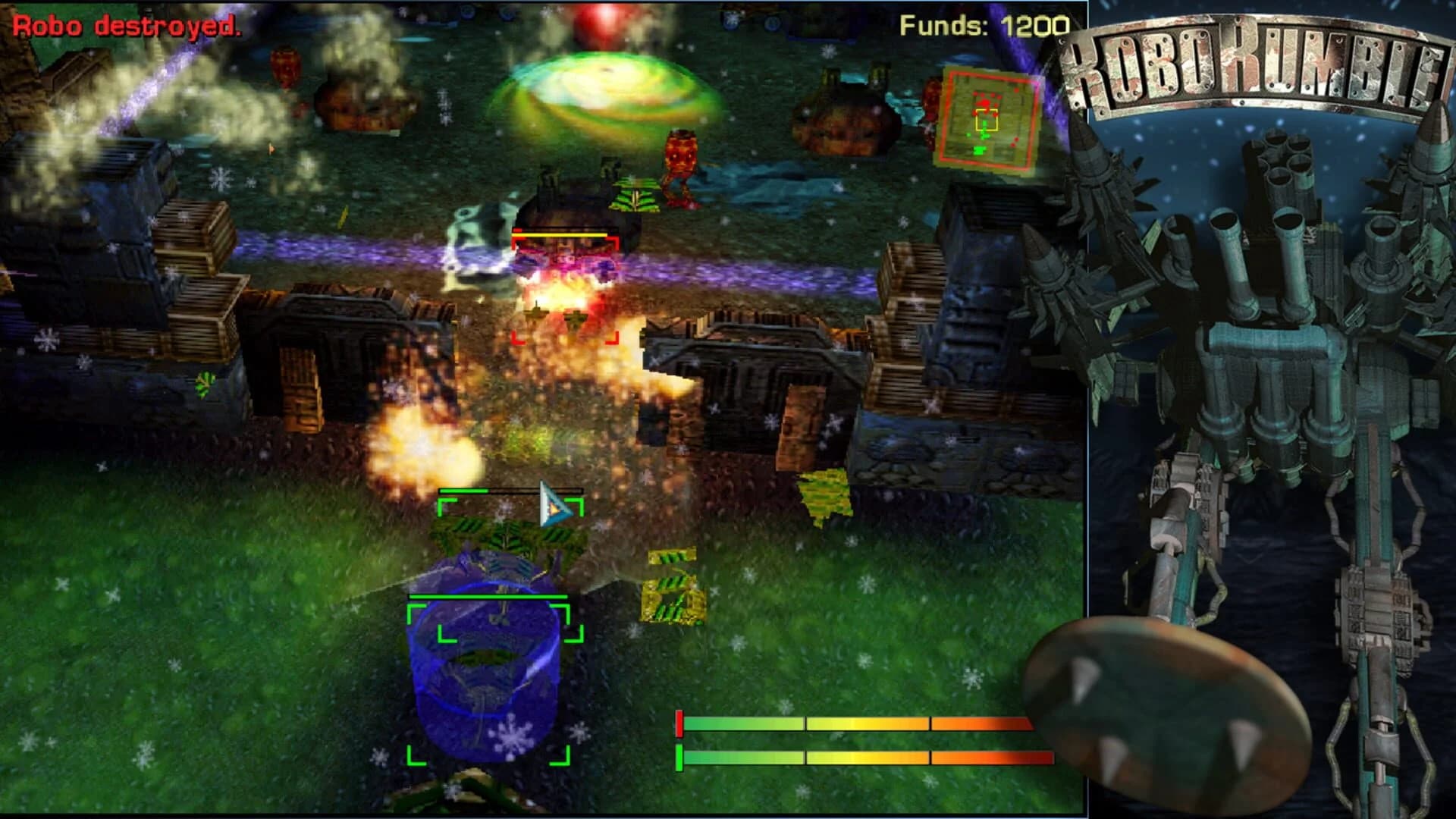Image resolution: width=1456 pixels, height=819 pixels.
Task: Click the Robo destroyed message
Action: point(125,27)
